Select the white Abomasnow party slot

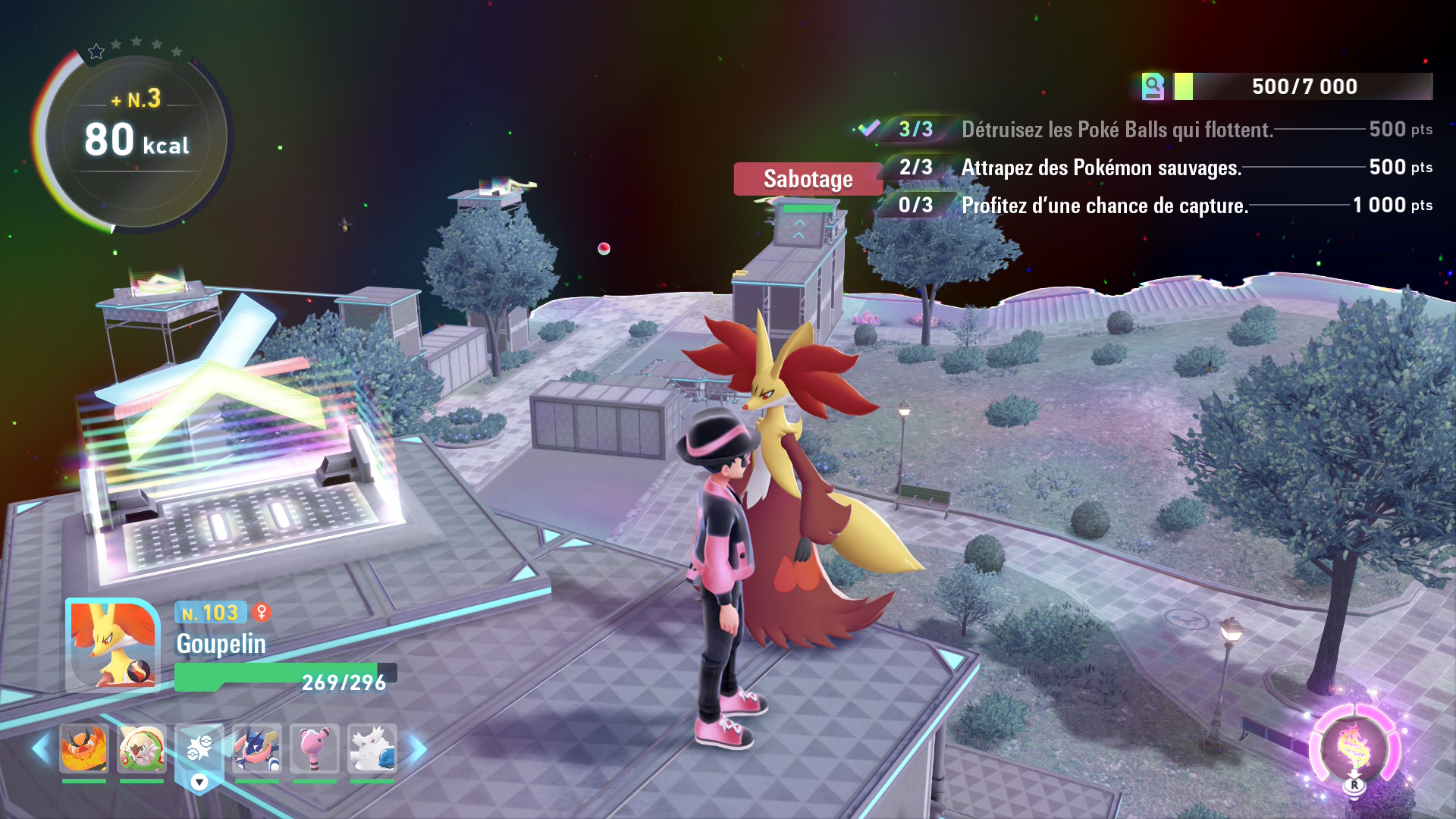click(372, 748)
